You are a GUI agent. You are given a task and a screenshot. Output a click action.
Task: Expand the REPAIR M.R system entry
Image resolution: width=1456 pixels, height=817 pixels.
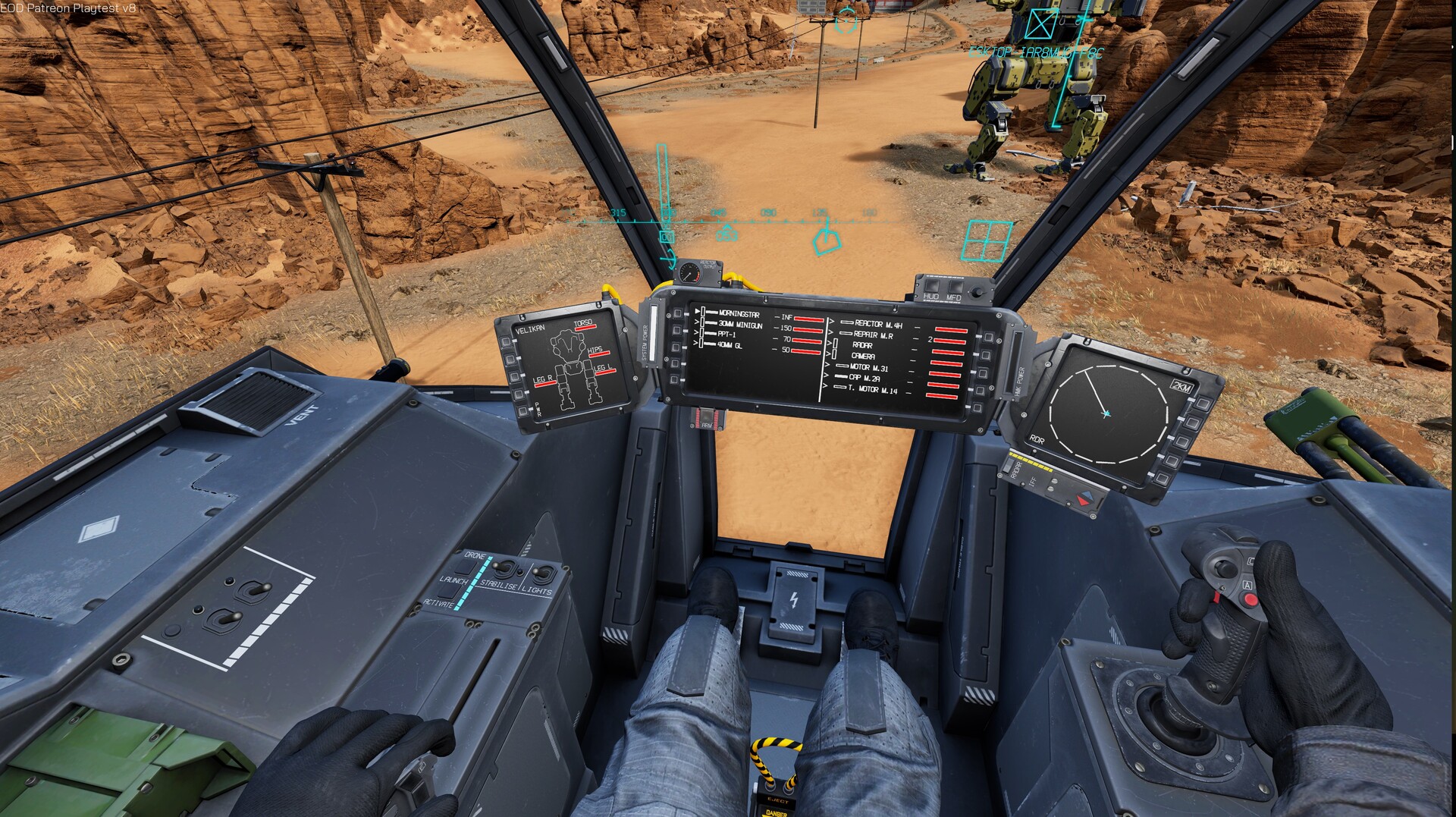(874, 335)
